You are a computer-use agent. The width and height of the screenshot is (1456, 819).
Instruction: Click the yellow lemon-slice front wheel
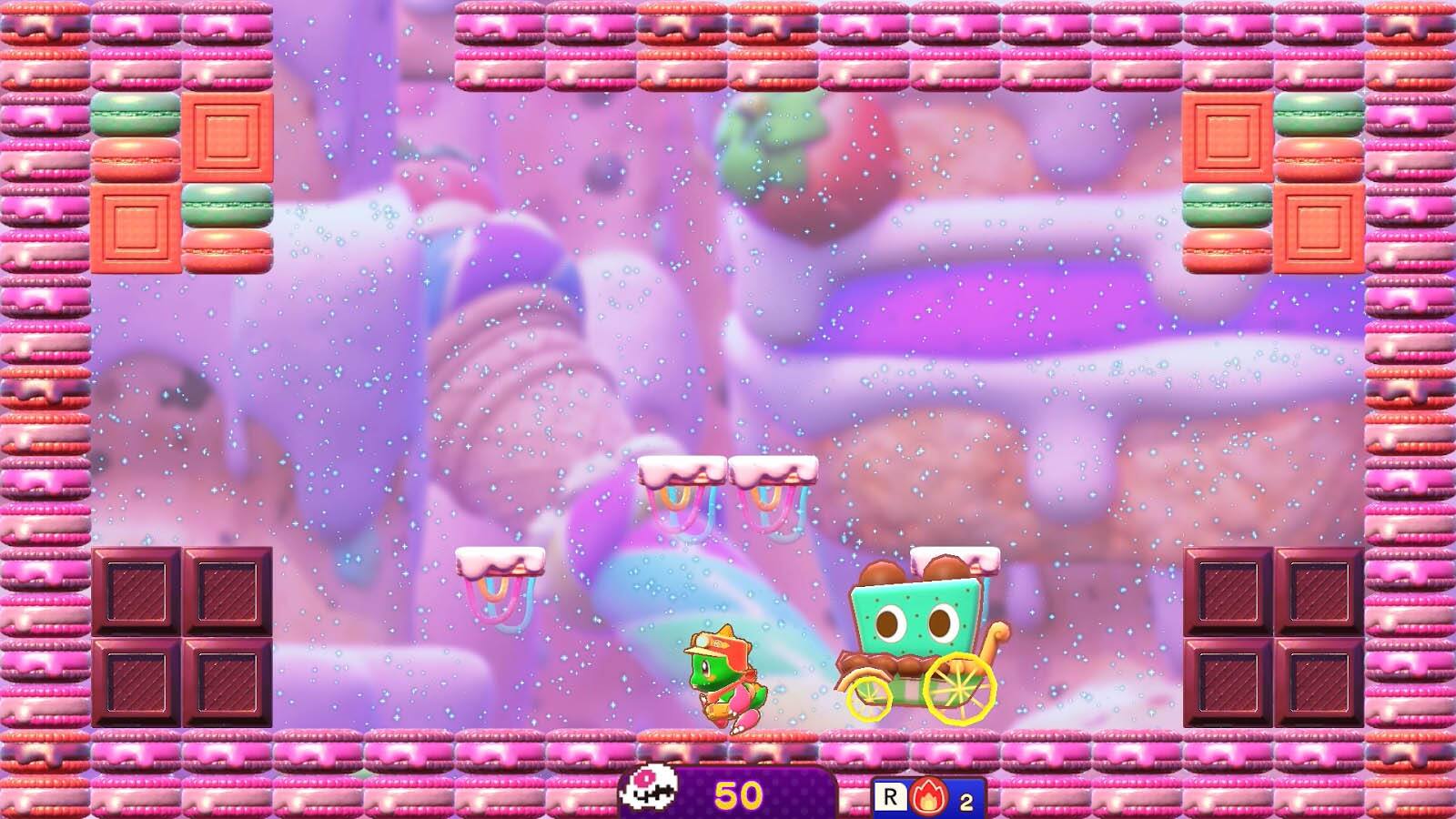(x=960, y=687)
